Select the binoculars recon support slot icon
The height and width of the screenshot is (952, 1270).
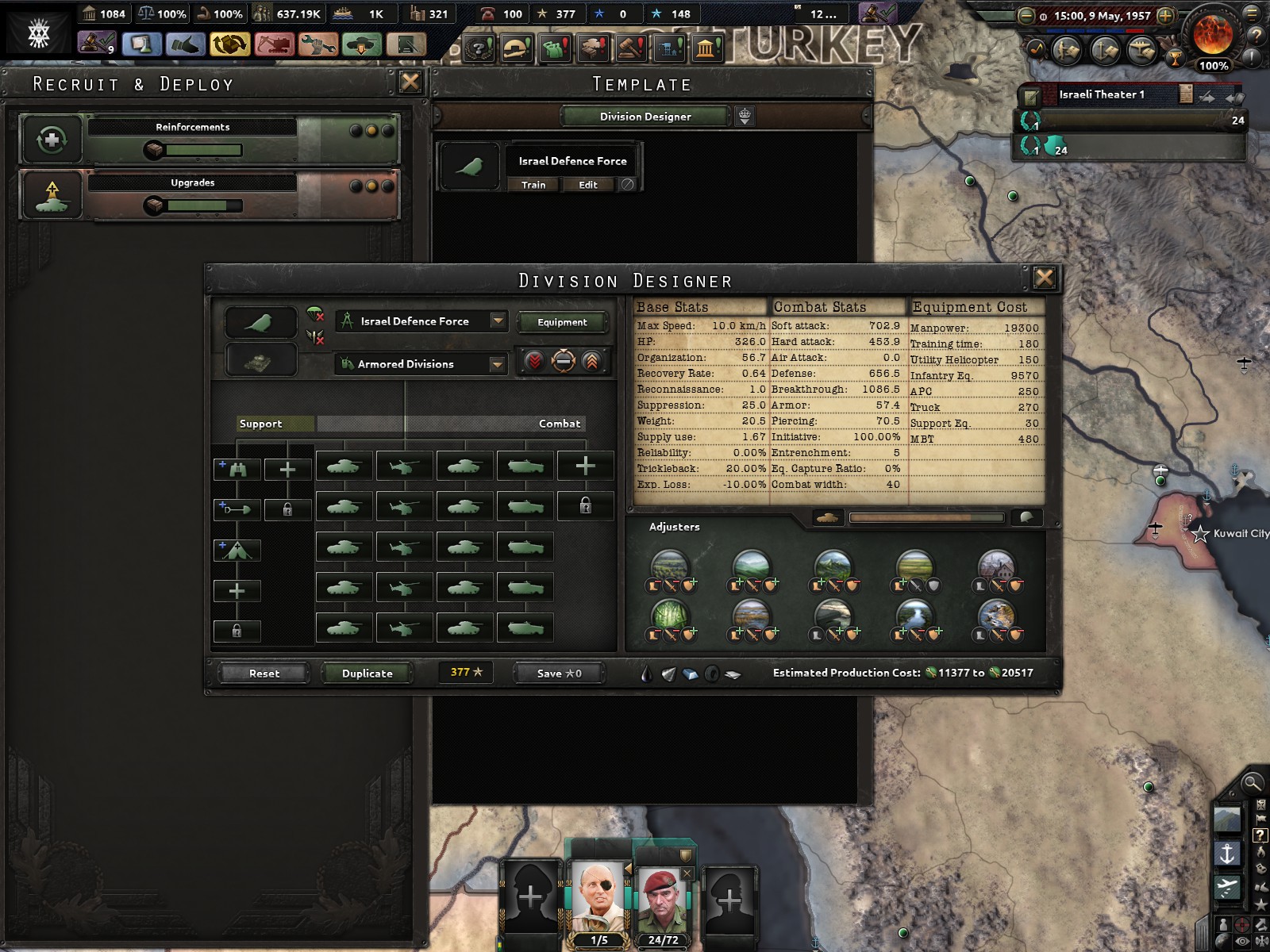click(236, 469)
